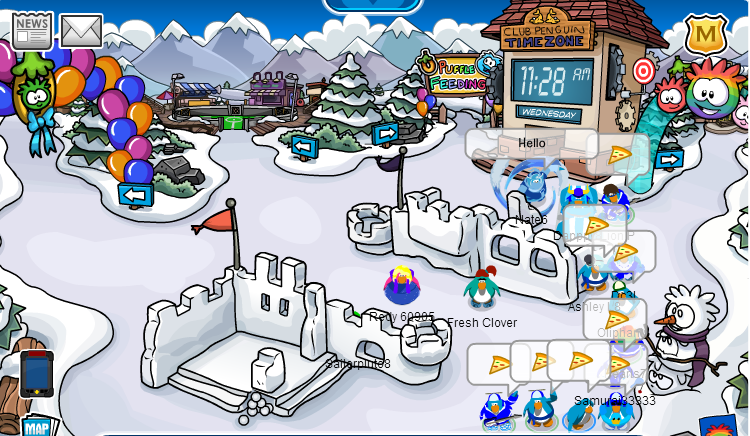750x436 pixels.
Task: Open the spy phone
Action: coord(37,374)
